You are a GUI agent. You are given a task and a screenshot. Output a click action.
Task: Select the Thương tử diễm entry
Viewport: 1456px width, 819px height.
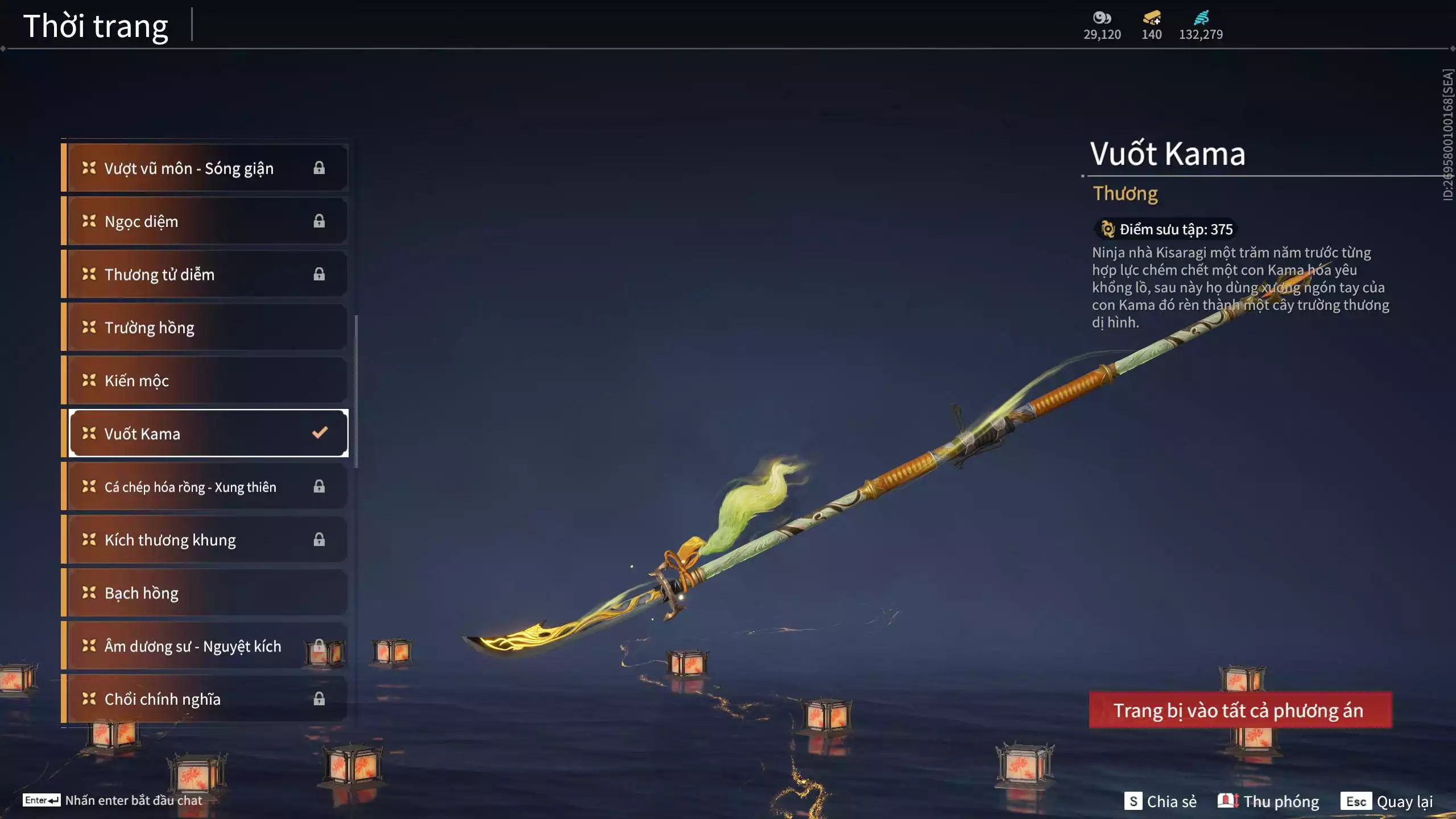pos(205,274)
